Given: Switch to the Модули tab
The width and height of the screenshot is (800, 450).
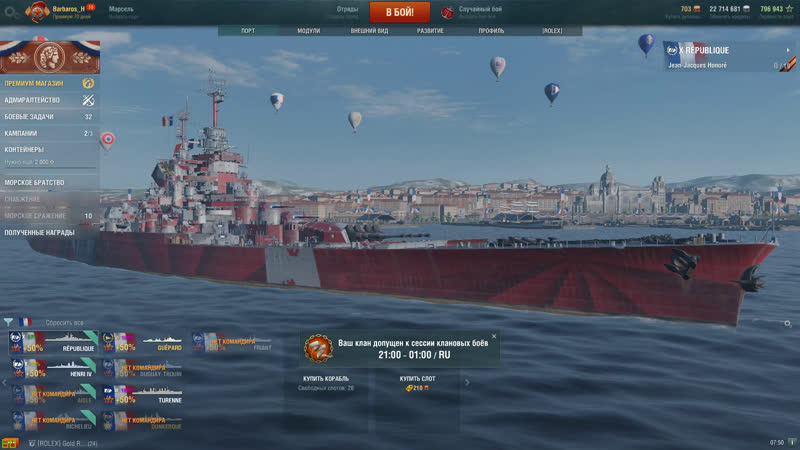Looking at the screenshot, I should click(309, 31).
